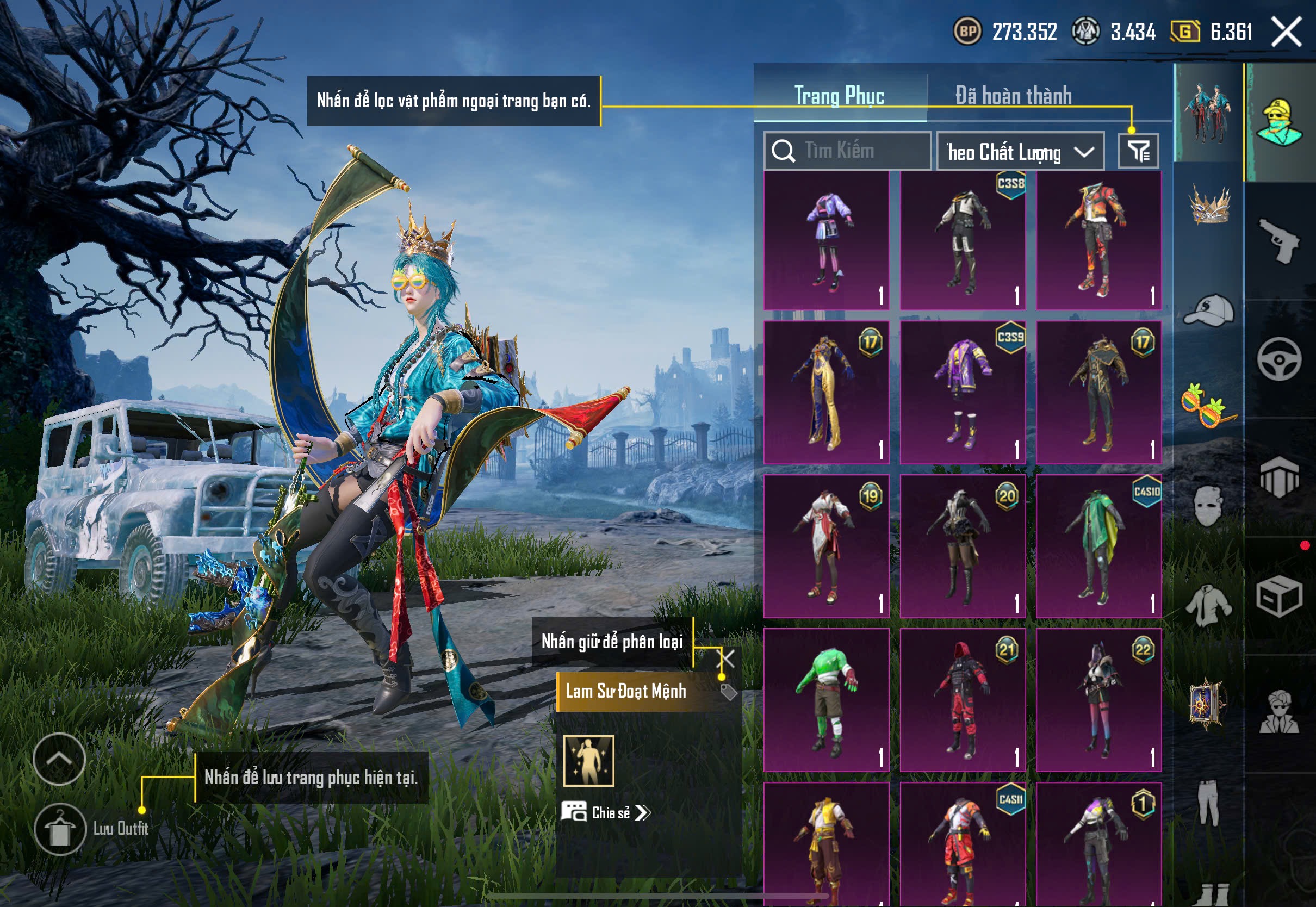Switch to the Trang Phục tab
Viewport: 1316px width, 907px height.
(x=839, y=96)
